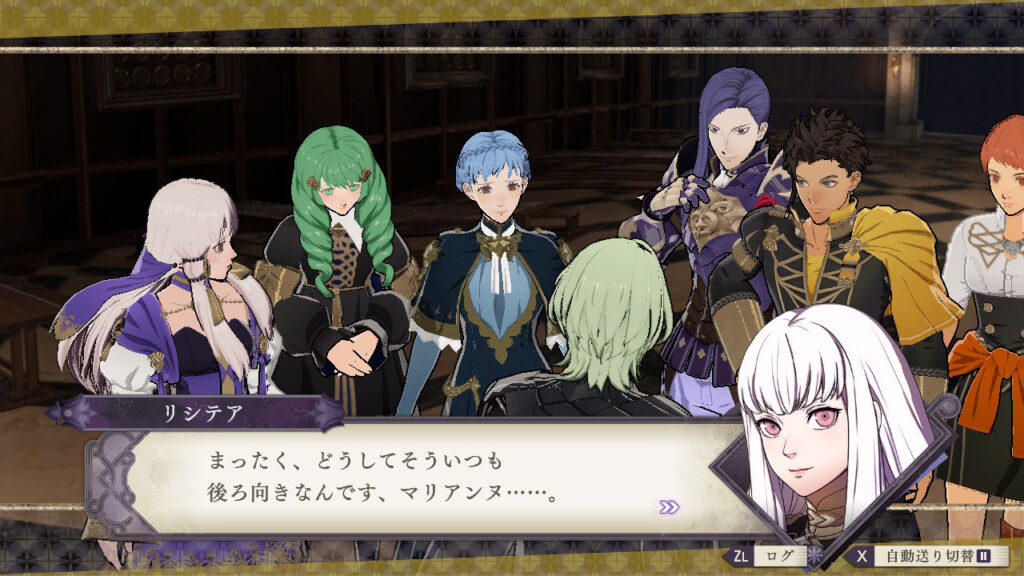Advance the dialogue with the purple arrow
The width and height of the screenshot is (1024, 576).
click(x=668, y=507)
